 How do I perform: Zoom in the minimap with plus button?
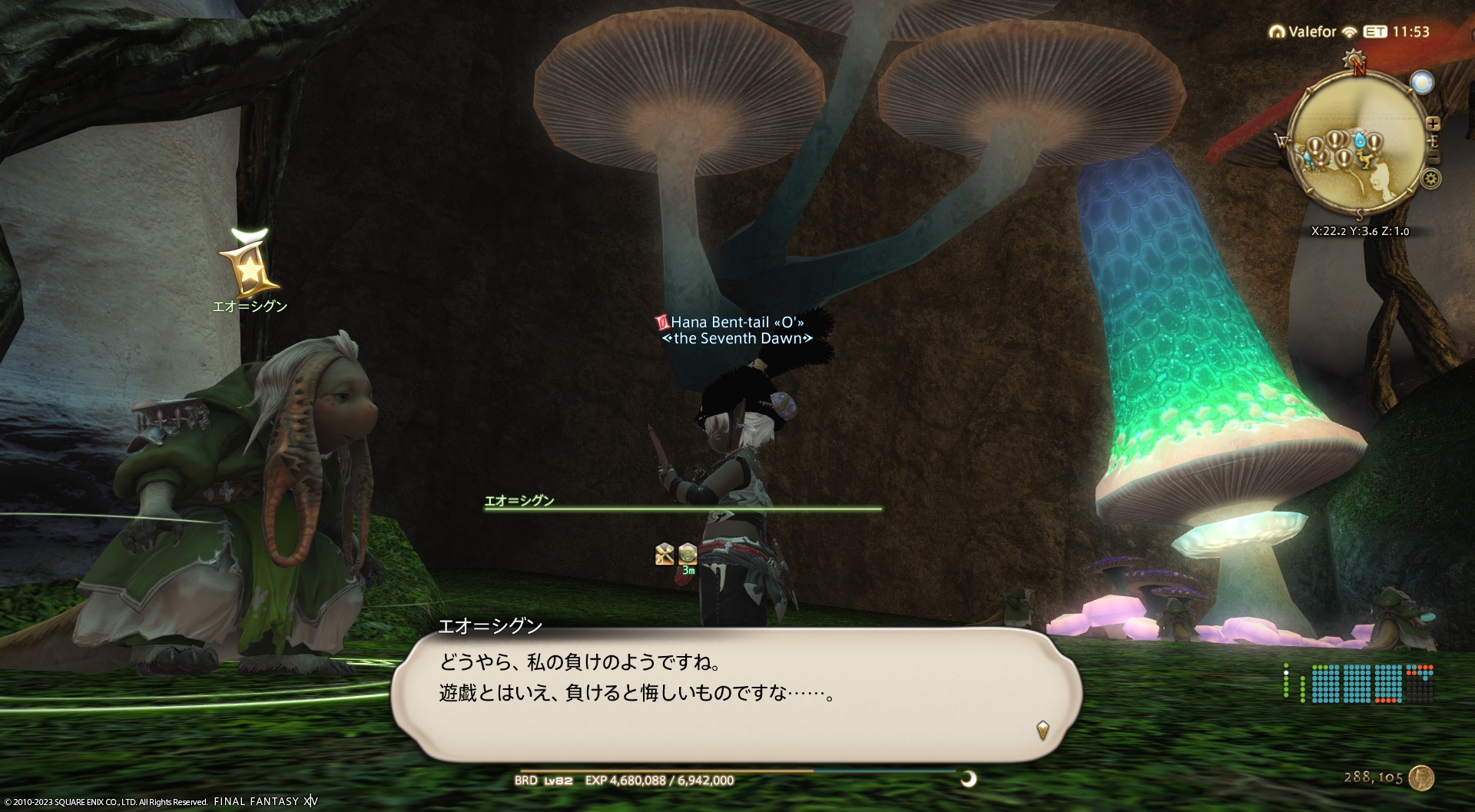tap(1433, 123)
